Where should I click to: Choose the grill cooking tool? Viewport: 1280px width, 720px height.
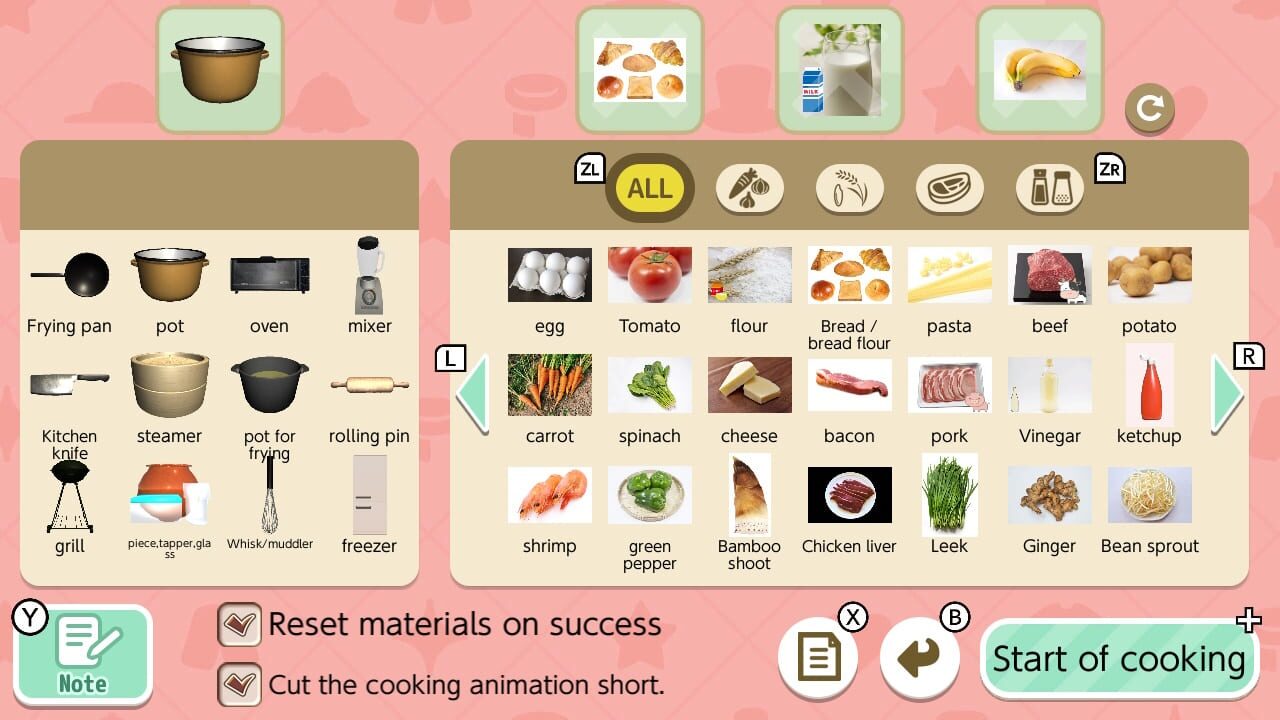point(69,495)
